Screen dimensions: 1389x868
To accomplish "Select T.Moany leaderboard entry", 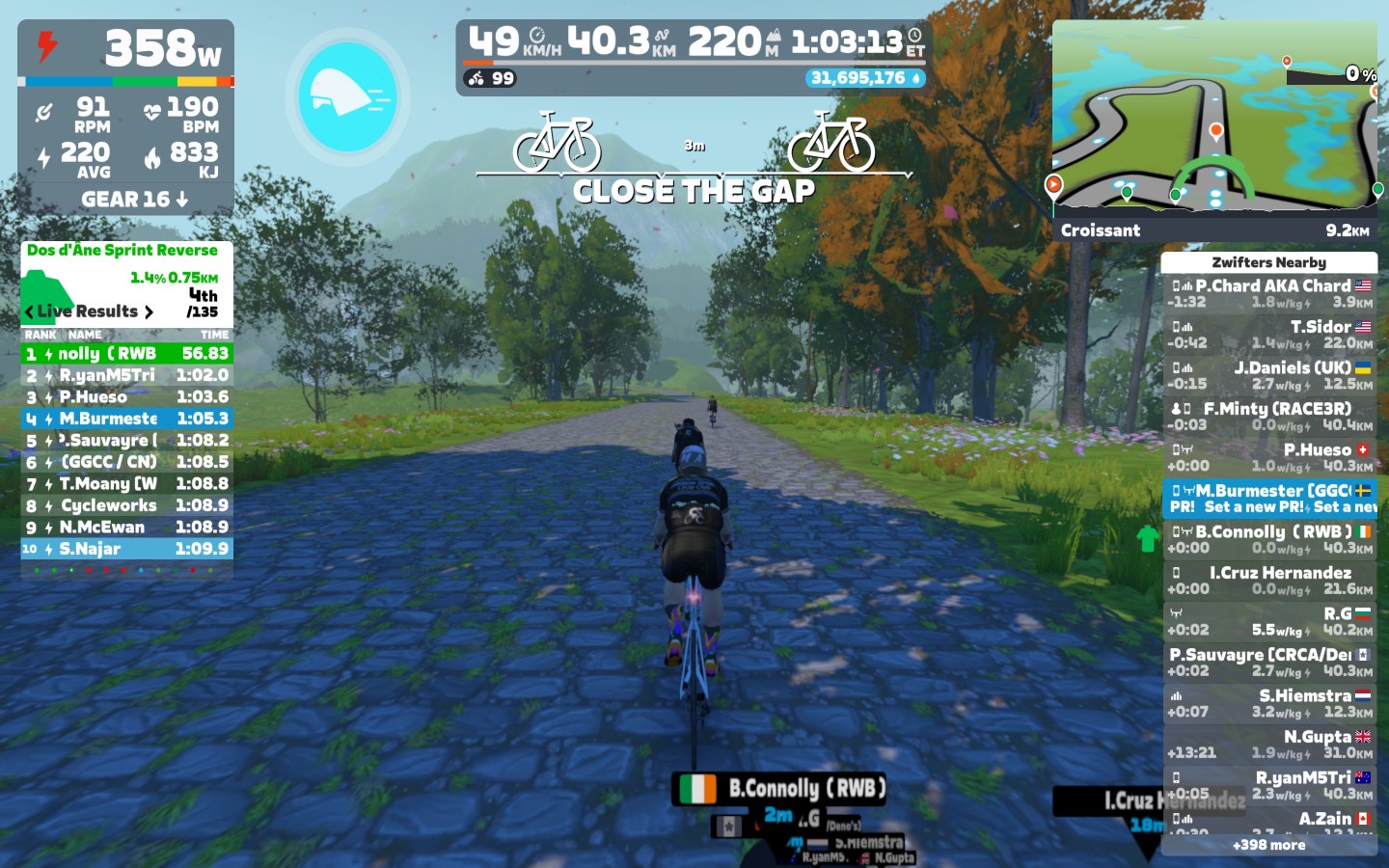I will pos(126,484).
